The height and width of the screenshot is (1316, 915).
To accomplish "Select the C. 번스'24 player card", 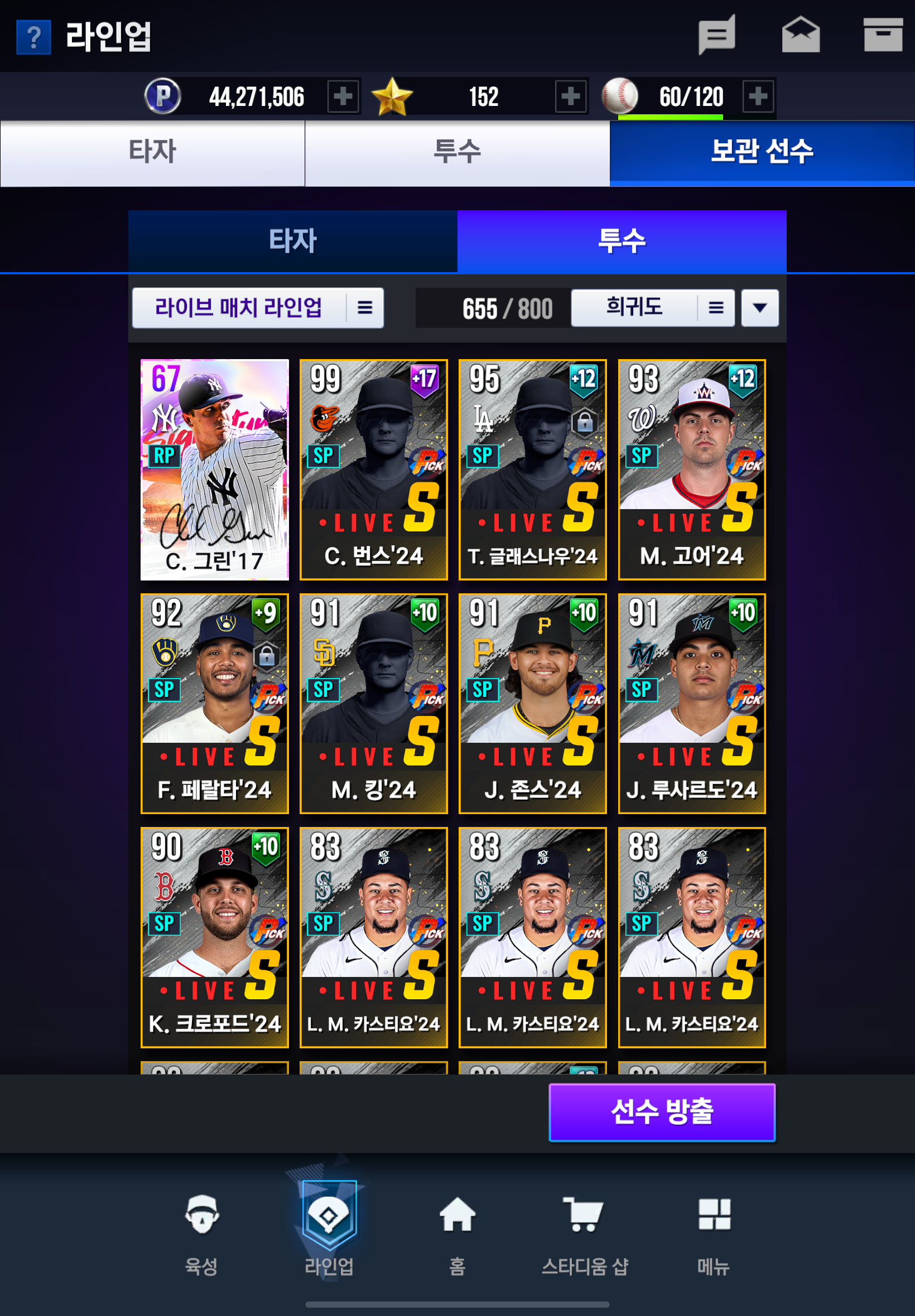I will pyautogui.click(x=373, y=469).
